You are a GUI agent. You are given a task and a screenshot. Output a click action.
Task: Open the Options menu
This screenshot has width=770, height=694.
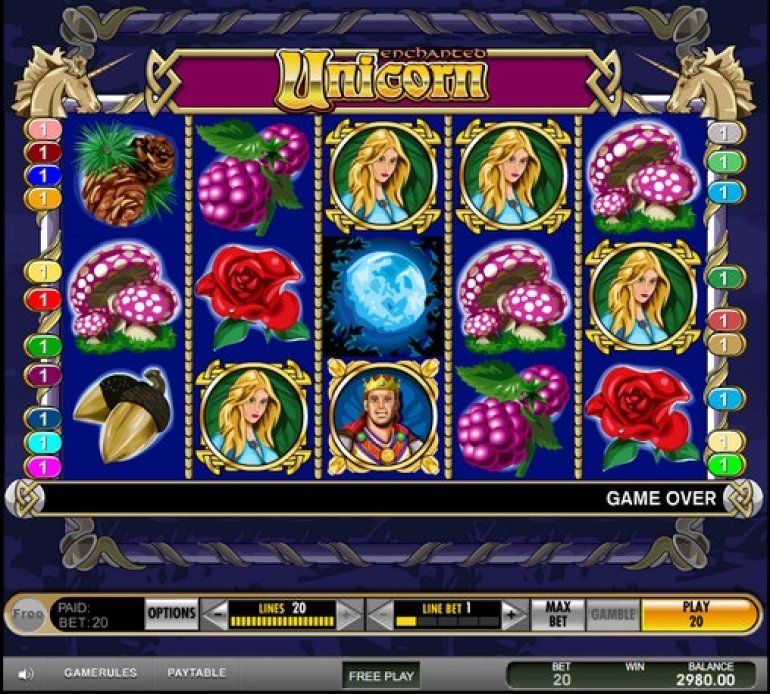171,613
